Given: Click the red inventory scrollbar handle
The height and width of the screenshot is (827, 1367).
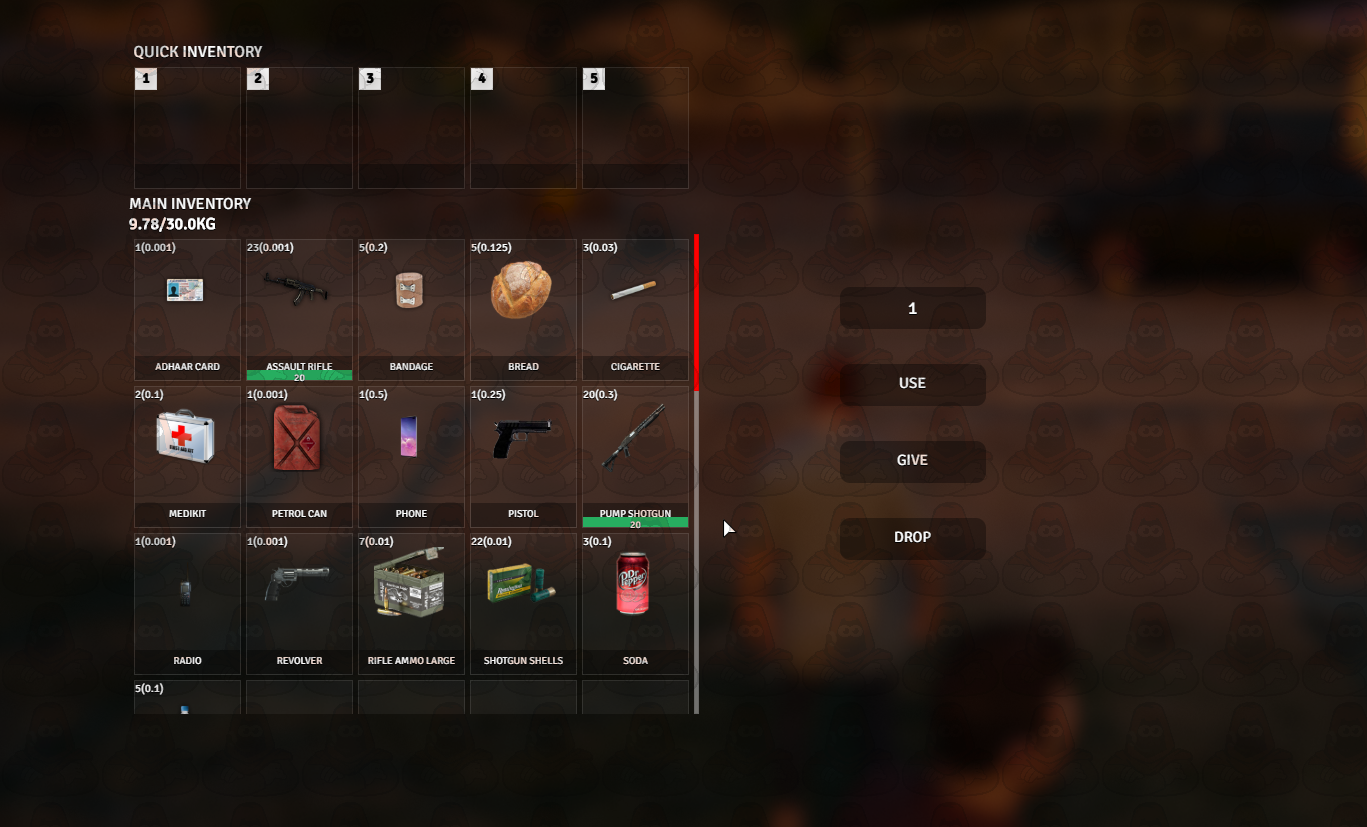Looking at the screenshot, I should point(696,312).
